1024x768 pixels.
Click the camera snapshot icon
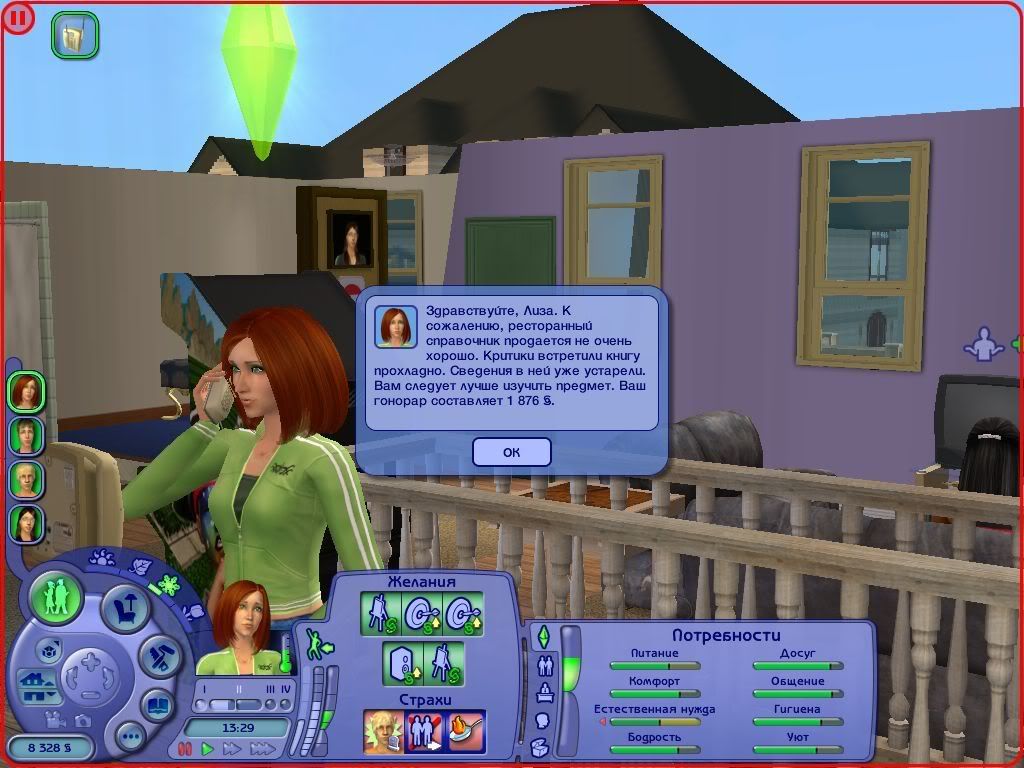[x=83, y=720]
